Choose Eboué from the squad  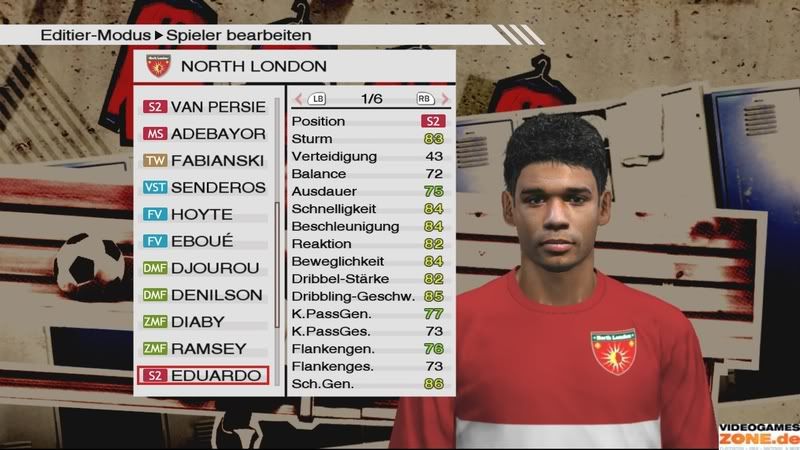tap(205, 241)
